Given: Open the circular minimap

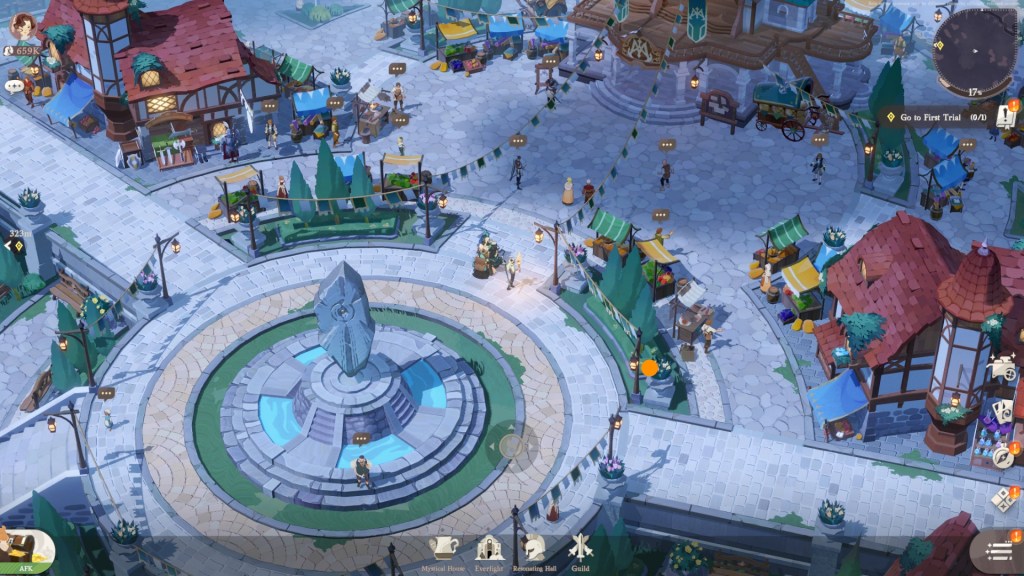Looking at the screenshot, I should 974,49.
